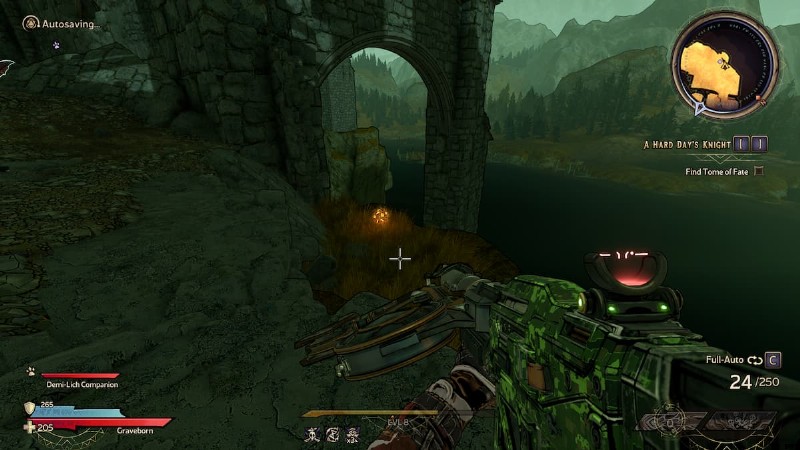Click the circular minimap
Image resolution: width=800 pixels, height=450 pixels.
tap(725, 62)
